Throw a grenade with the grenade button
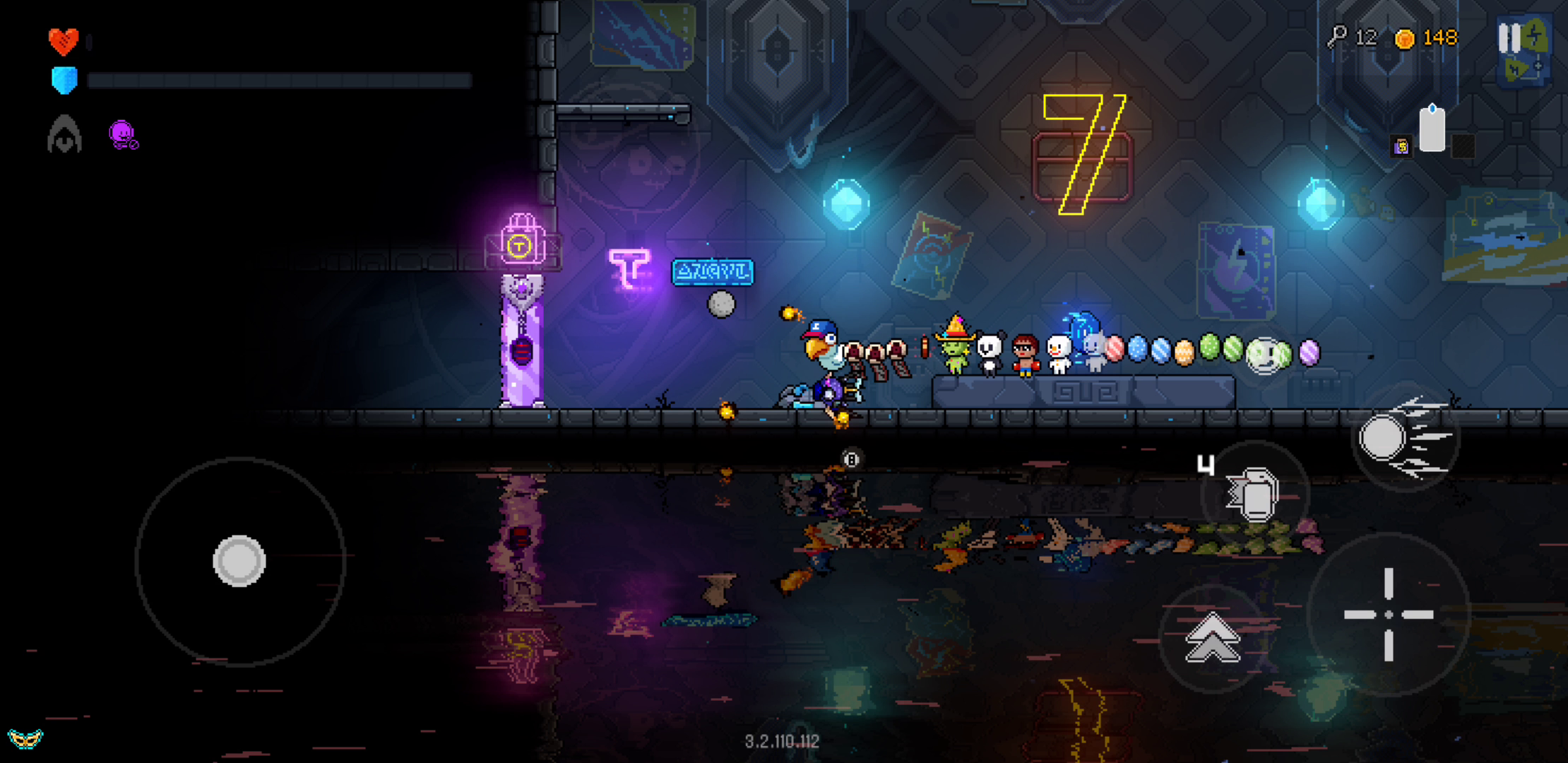Screen dimensions: 1568x763 (1254, 494)
